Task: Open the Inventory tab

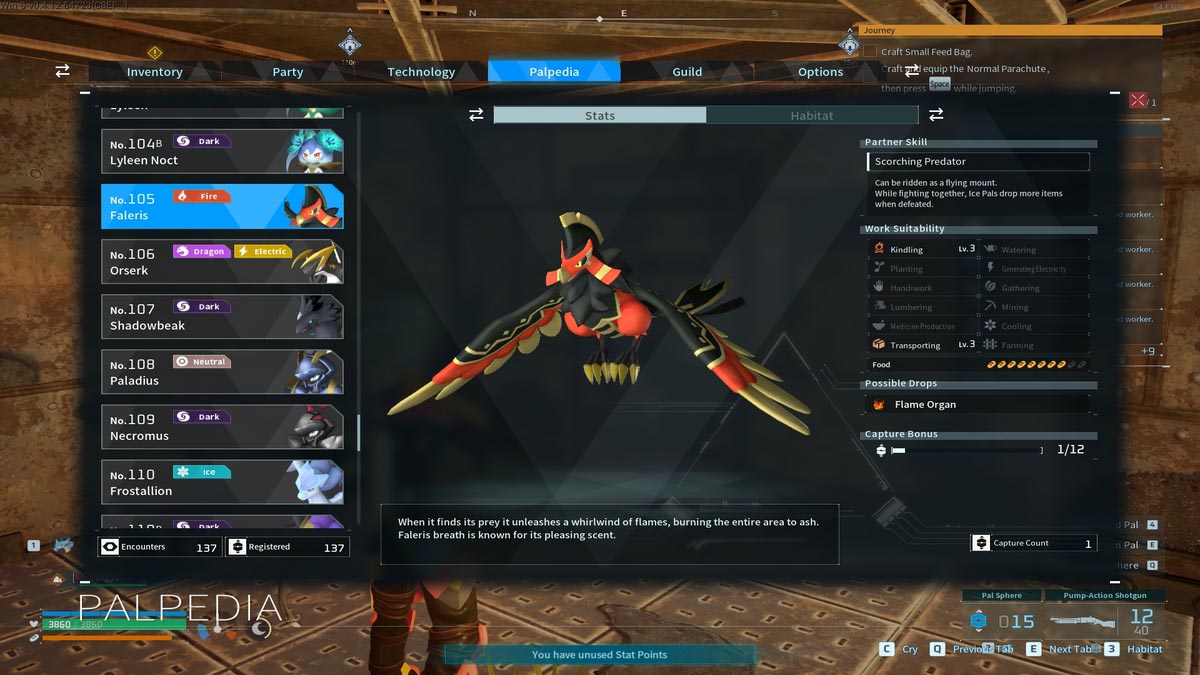Action: click(154, 72)
